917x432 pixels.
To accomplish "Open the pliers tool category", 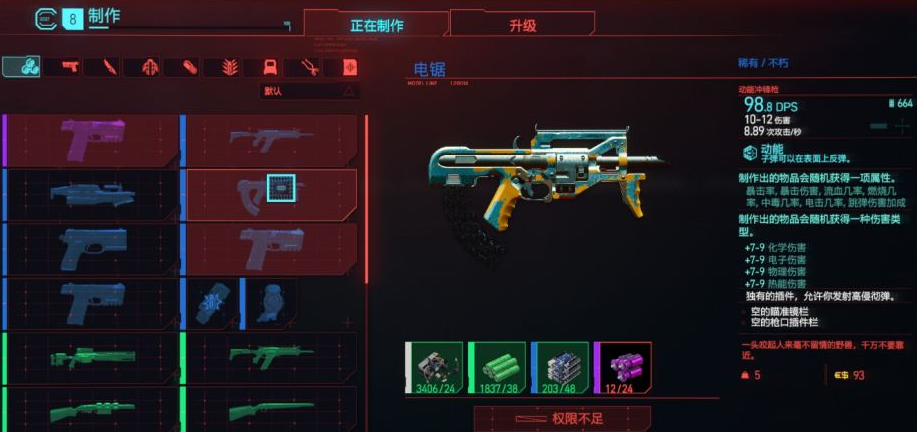I will (309, 67).
